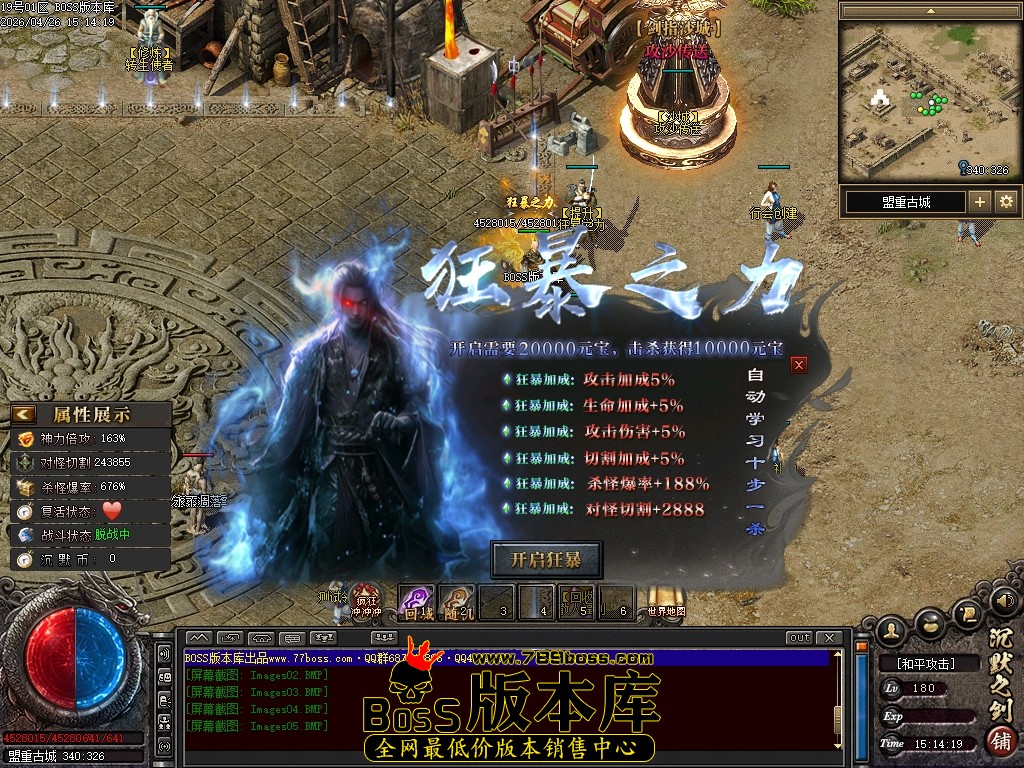Select the 回收 item in hotbar slot 5

[575, 601]
